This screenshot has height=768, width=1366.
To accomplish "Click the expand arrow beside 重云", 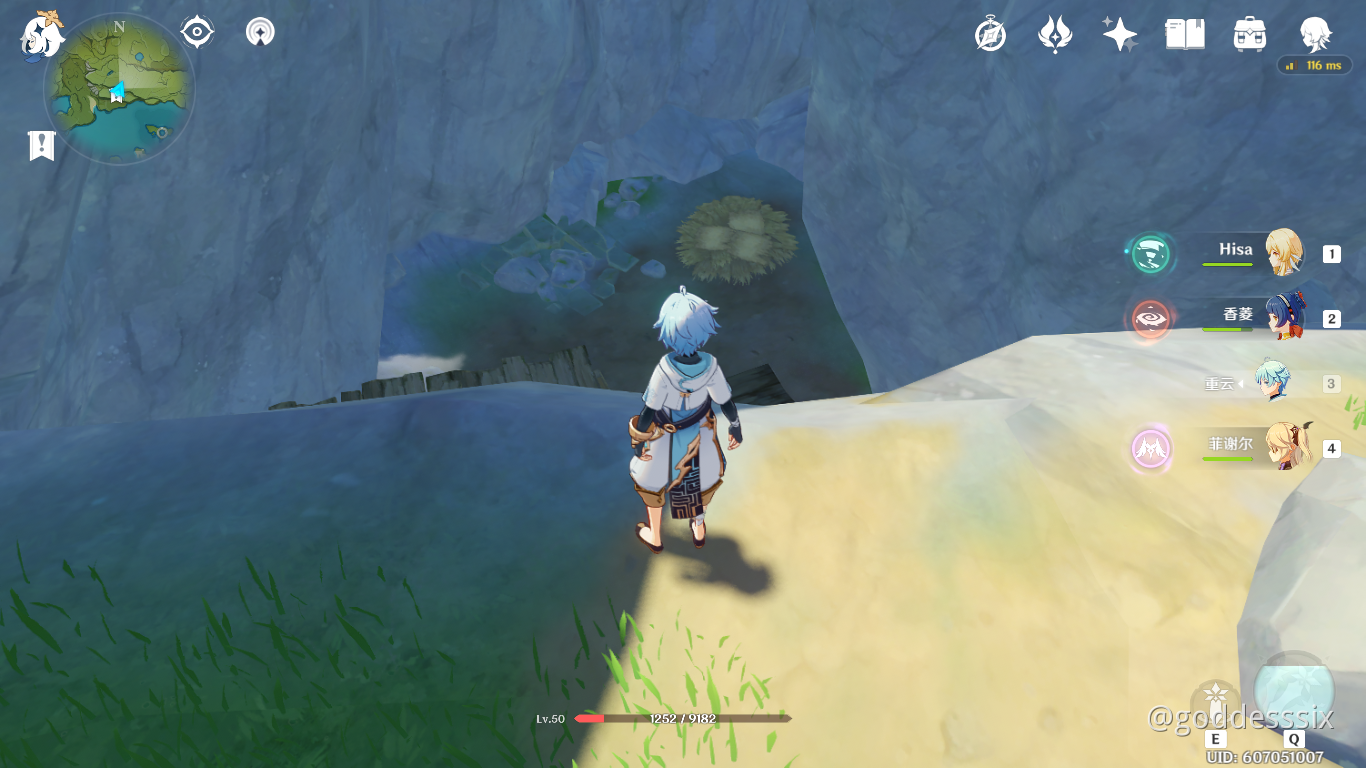I will click(1243, 383).
